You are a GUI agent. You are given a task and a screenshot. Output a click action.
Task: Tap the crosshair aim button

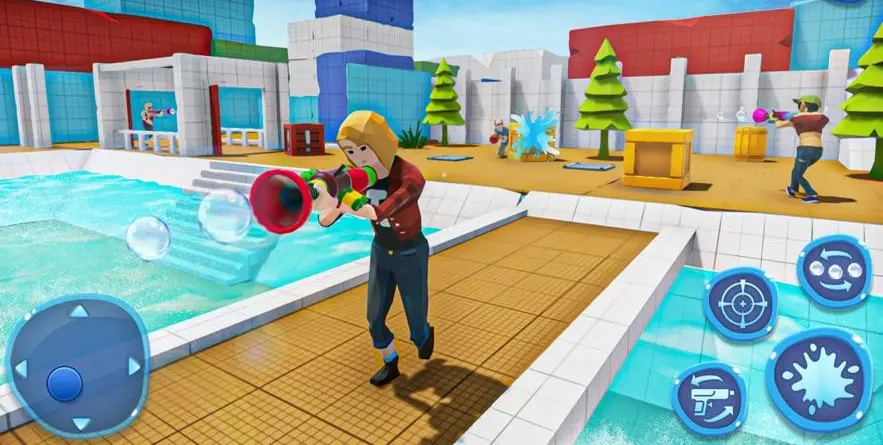point(740,302)
